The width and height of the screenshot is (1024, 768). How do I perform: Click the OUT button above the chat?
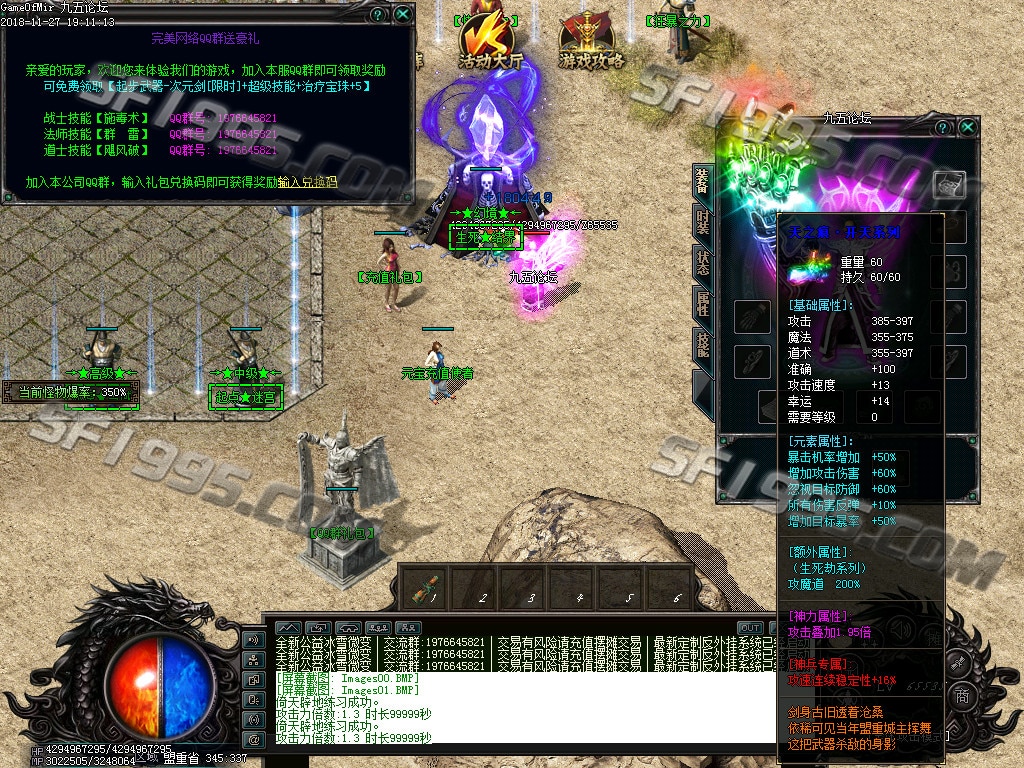750,628
